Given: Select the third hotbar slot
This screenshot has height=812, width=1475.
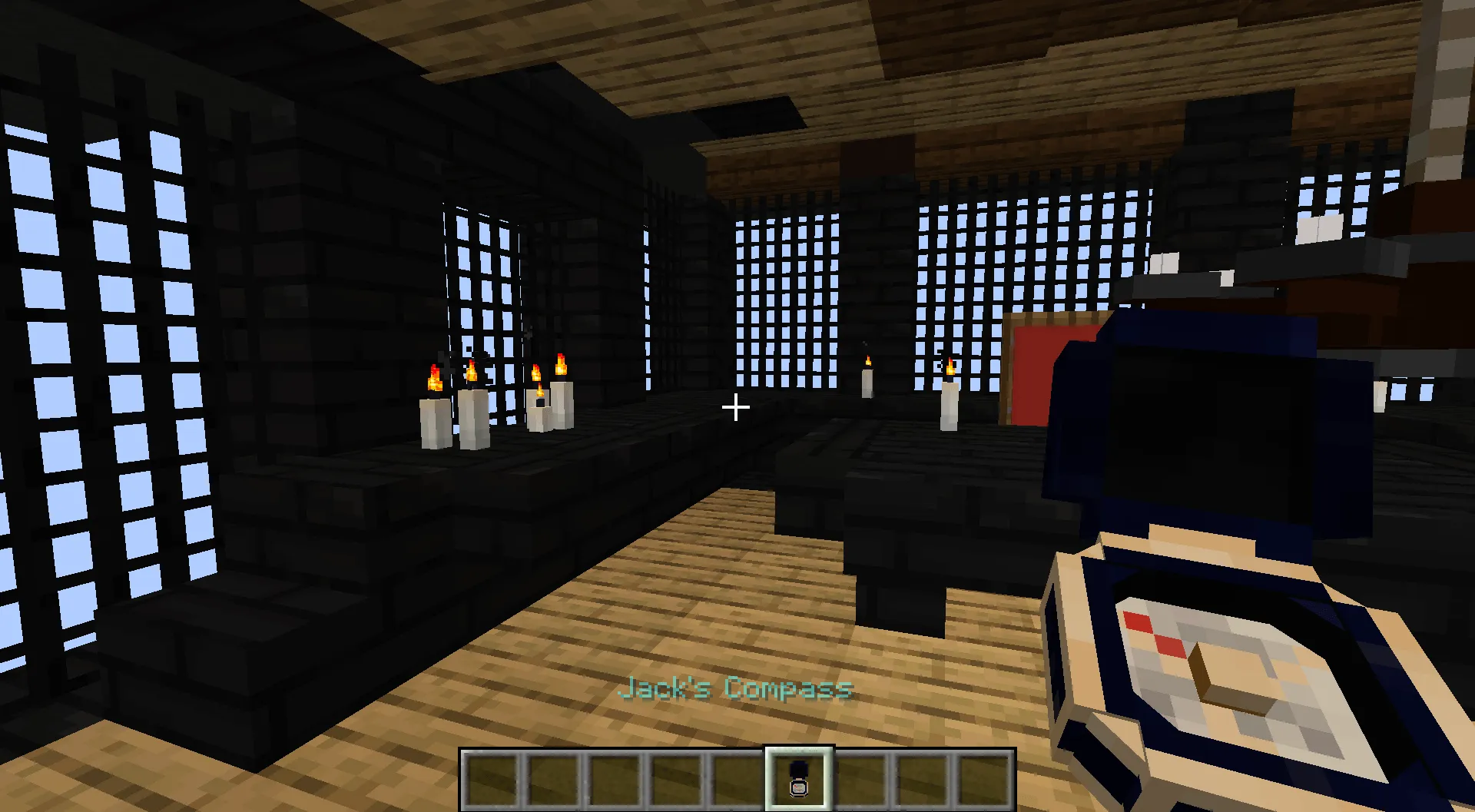Looking at the screenshot, I should [615, 780].
